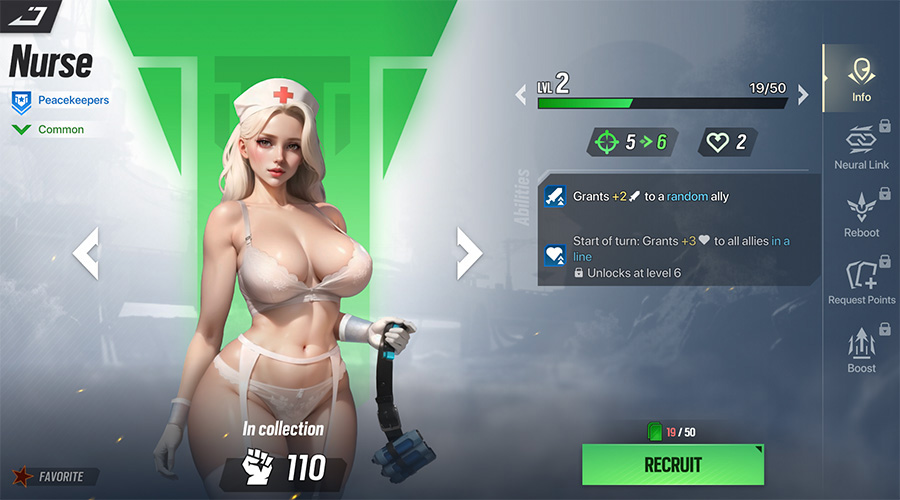The height and width of the screenshot is (500, 900).
Task: Click the Common rarity label
Action: pos(50,129)
